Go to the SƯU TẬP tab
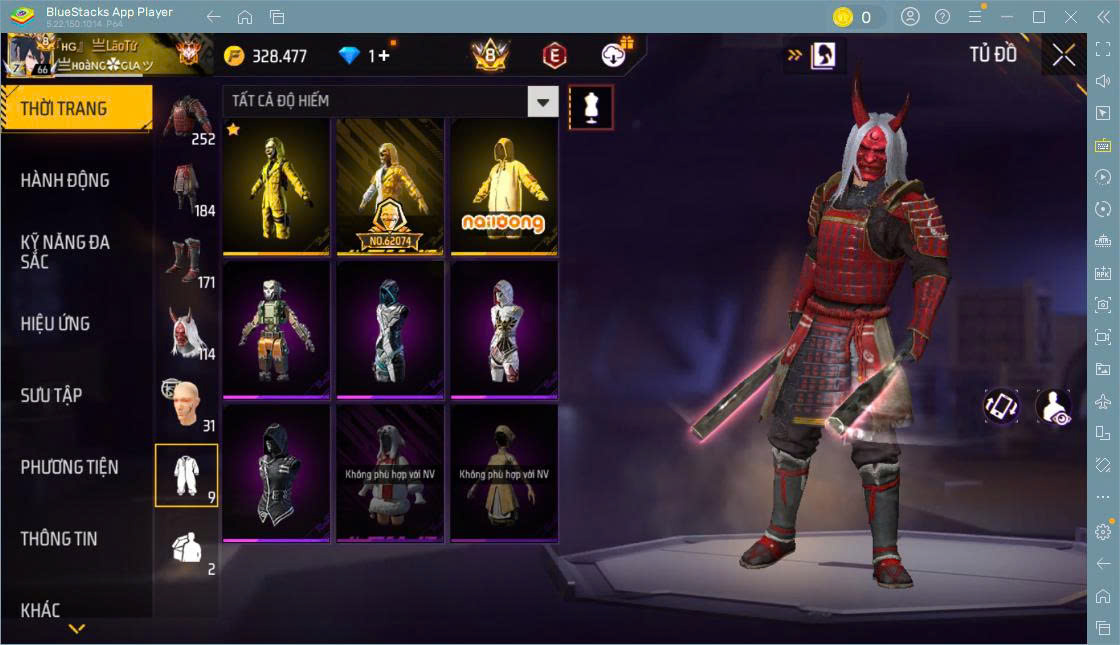Image resolution: width=1120 pixels, height=645 pixels. pyautogui.click(x=51, y=395)
